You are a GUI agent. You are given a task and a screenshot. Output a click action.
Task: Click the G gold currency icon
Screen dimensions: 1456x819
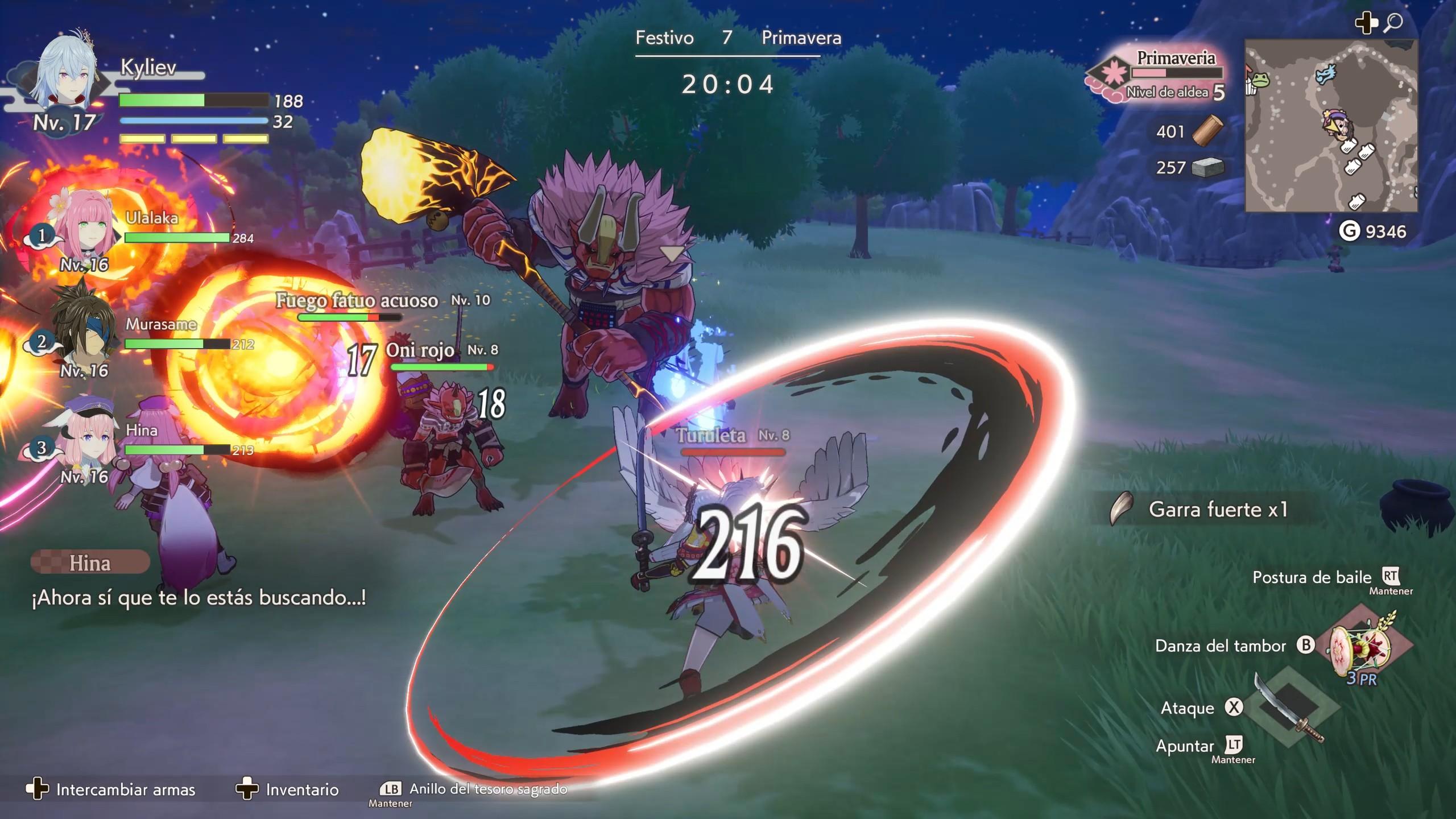[1350, 231]
